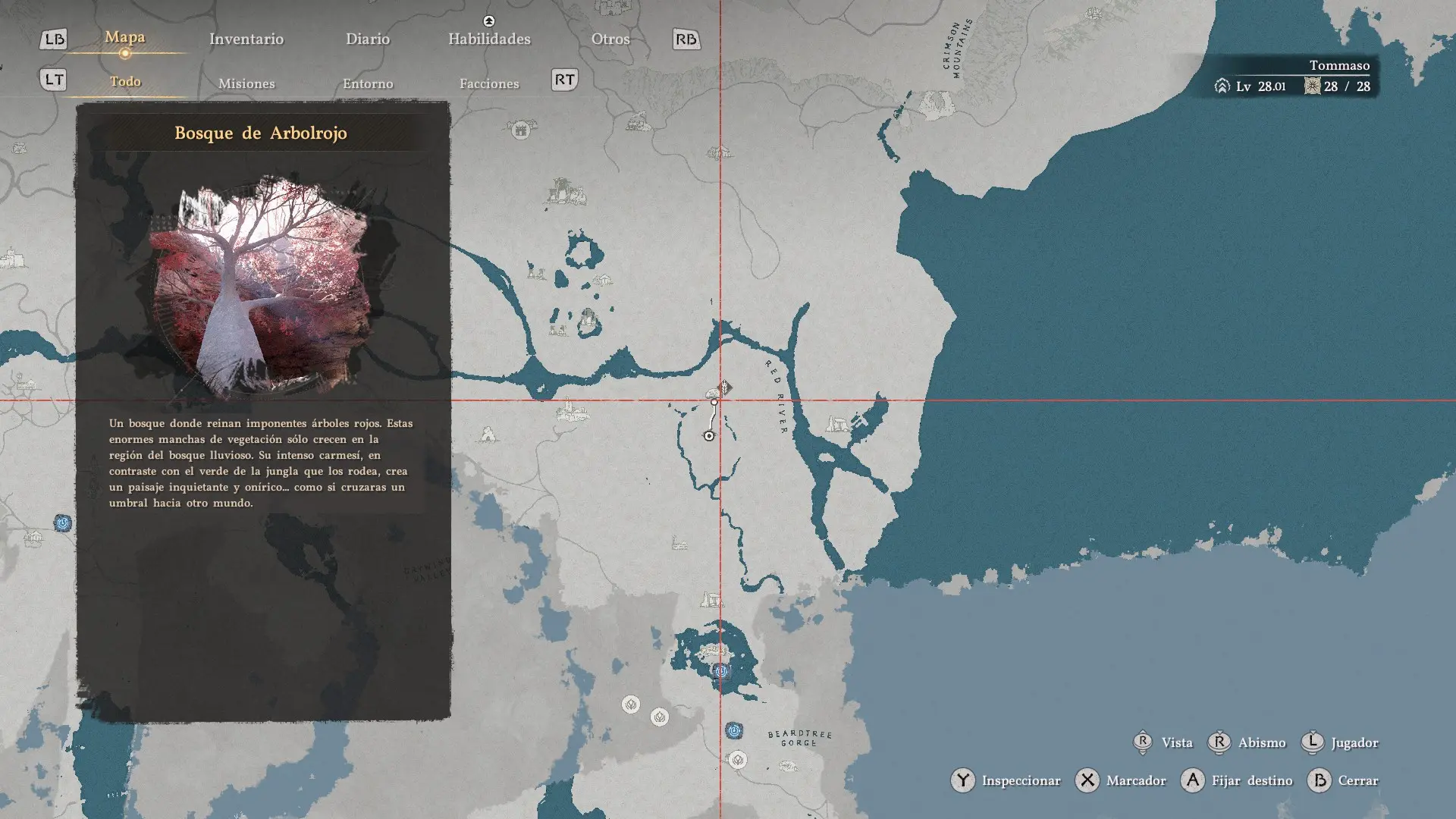Click the Bosque de Arbolrojo preview image
Screen dimensions: 1456x819
(x=262, y=284)
